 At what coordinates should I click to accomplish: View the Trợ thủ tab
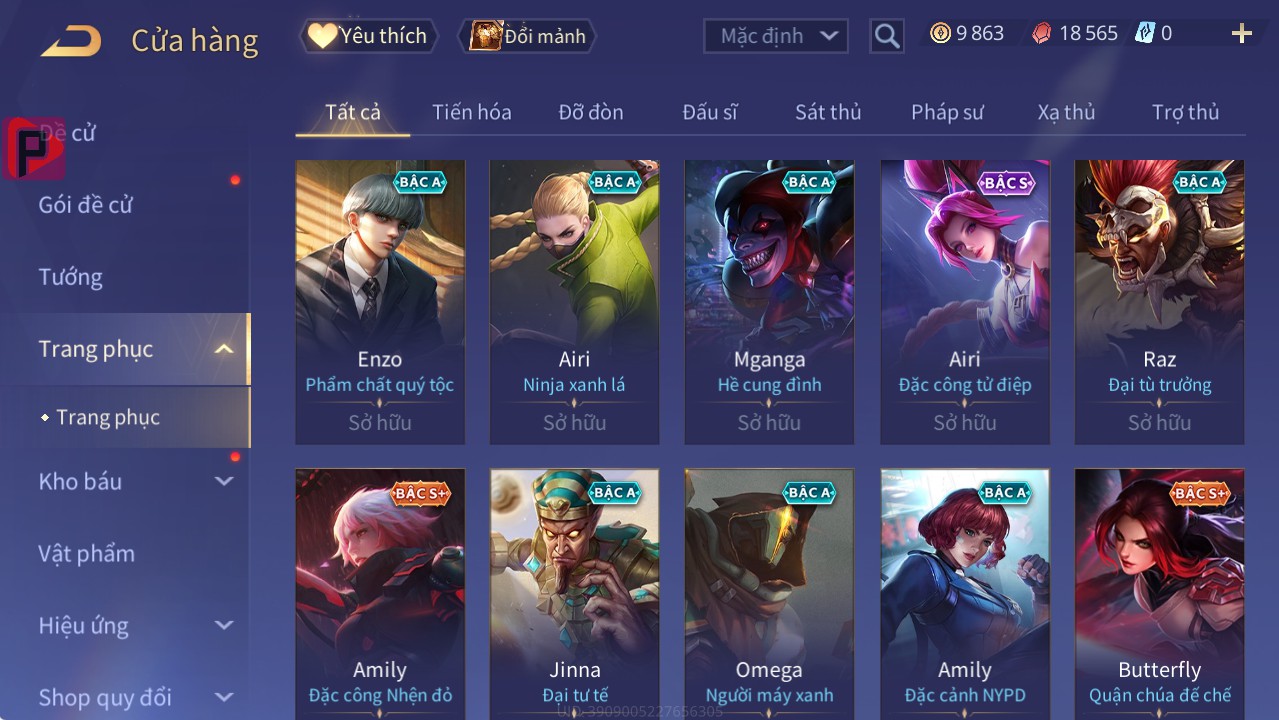click(x=1185, y=112)
